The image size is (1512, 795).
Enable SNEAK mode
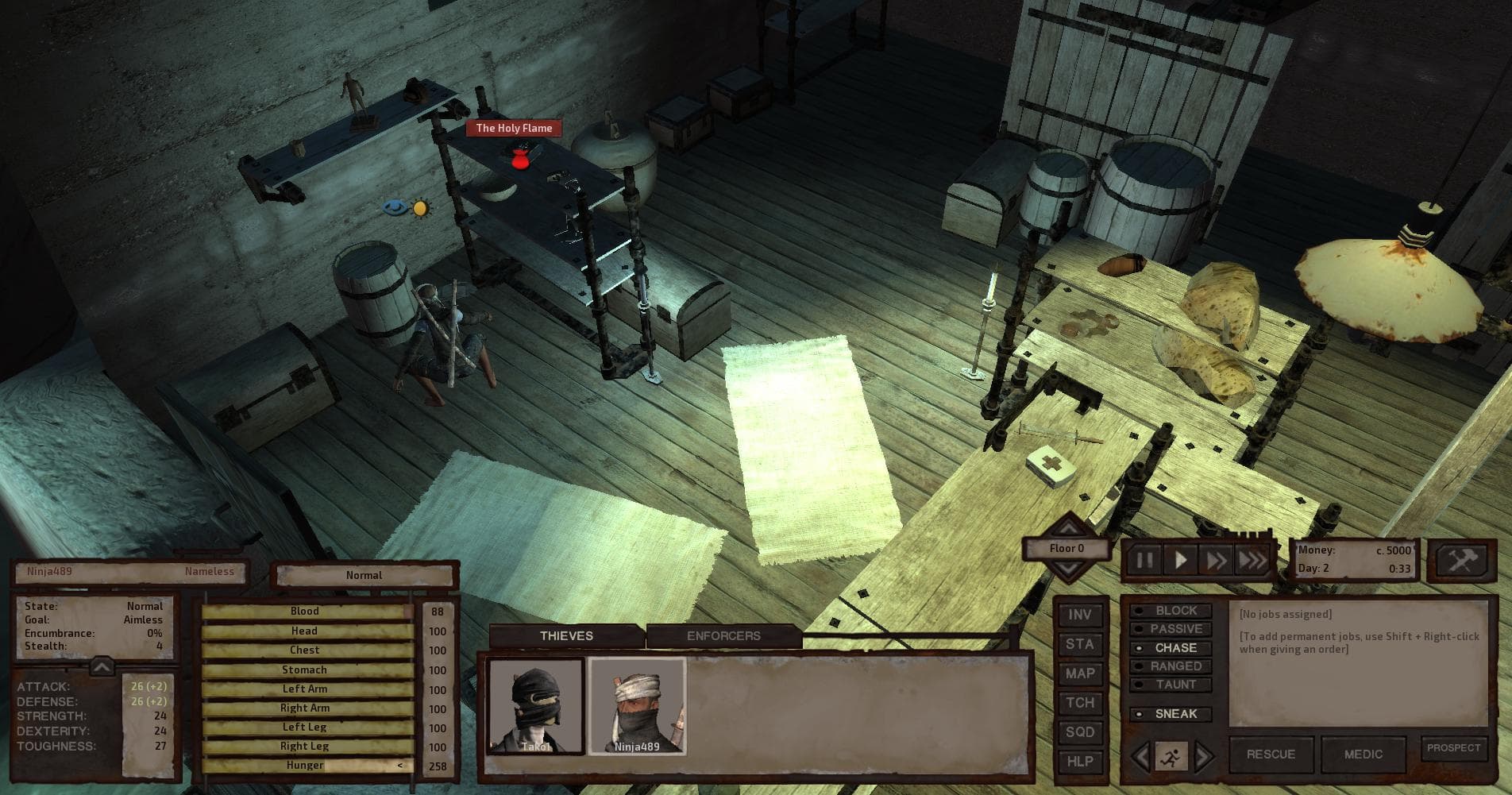click(1172, 714)
